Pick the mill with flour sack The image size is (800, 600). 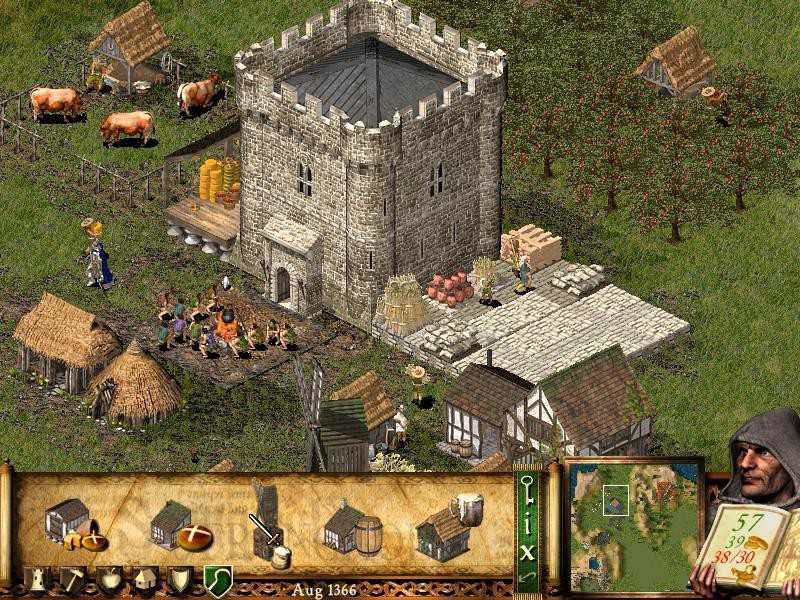[x=267, y=521]
